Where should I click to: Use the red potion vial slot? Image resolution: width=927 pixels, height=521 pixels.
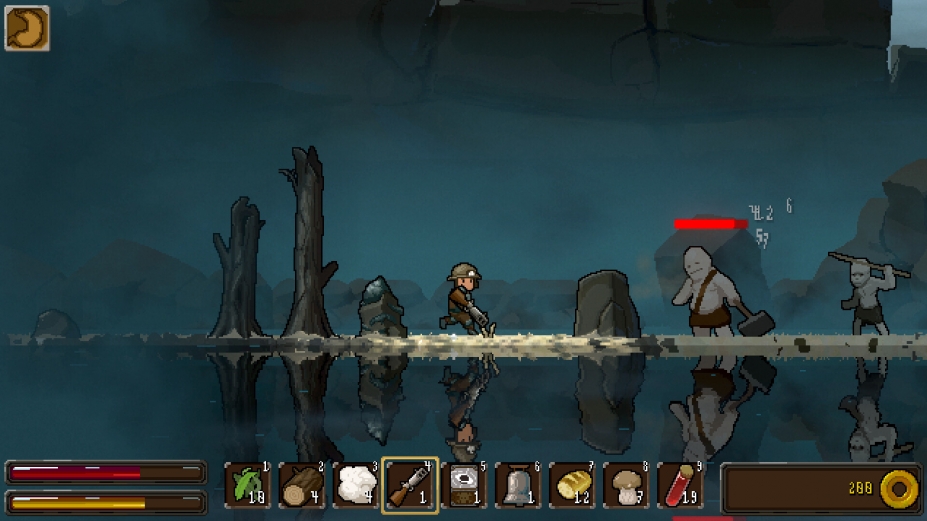[x=680, y=486]
